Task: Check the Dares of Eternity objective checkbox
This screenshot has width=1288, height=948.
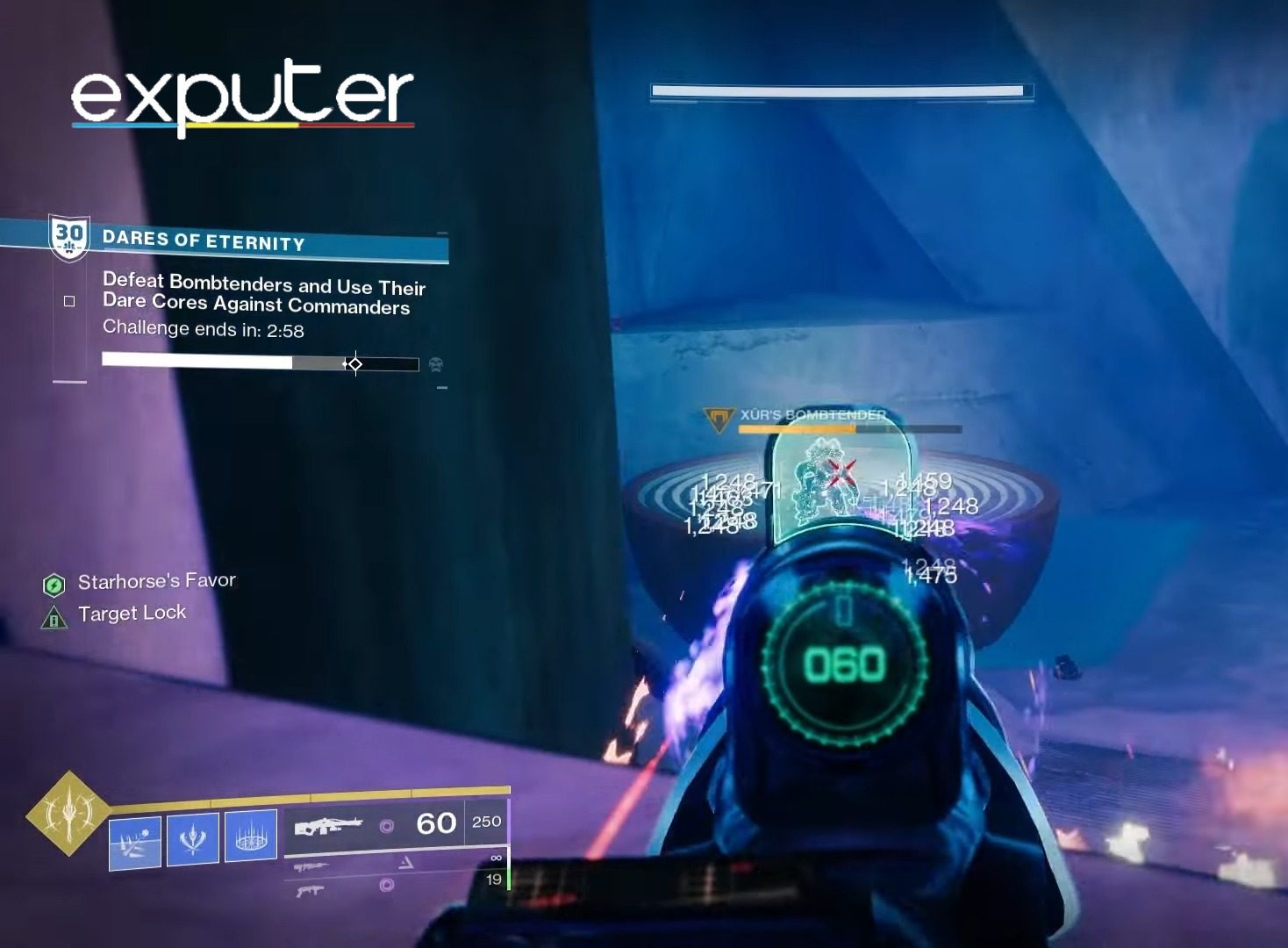Action: click(68, 300)
